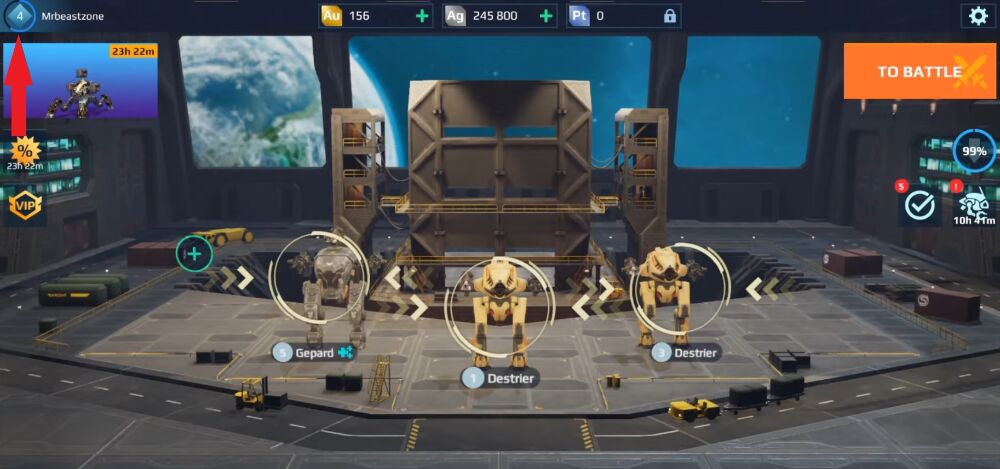1000x469 pixels.
Task: Buy more Ag silver currency
Action: click(546, 16)
